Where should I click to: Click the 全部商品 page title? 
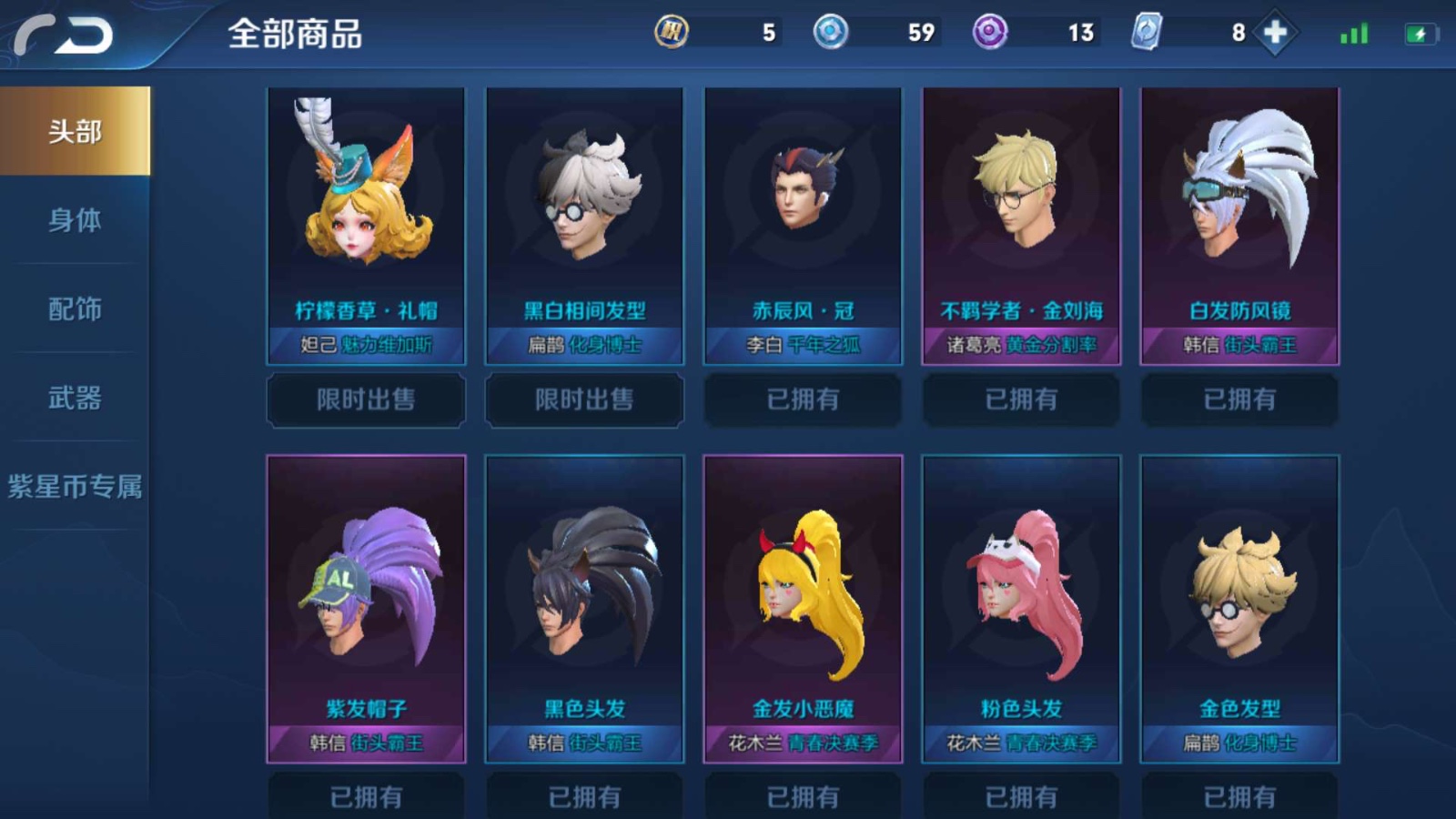tap(296, 35)
